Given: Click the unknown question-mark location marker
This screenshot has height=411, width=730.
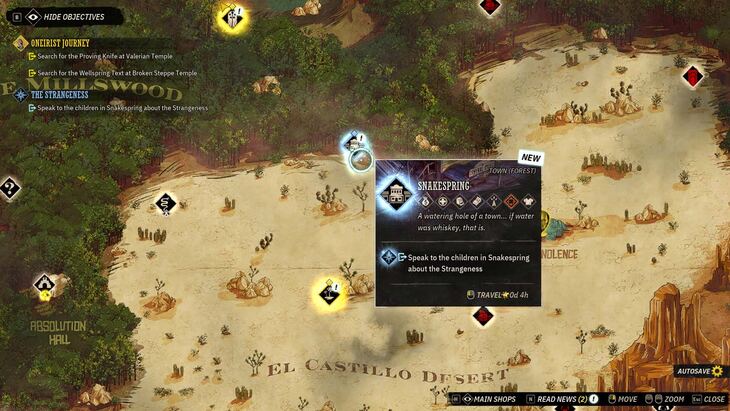Looking at the screenshot, I should [9, 186].
